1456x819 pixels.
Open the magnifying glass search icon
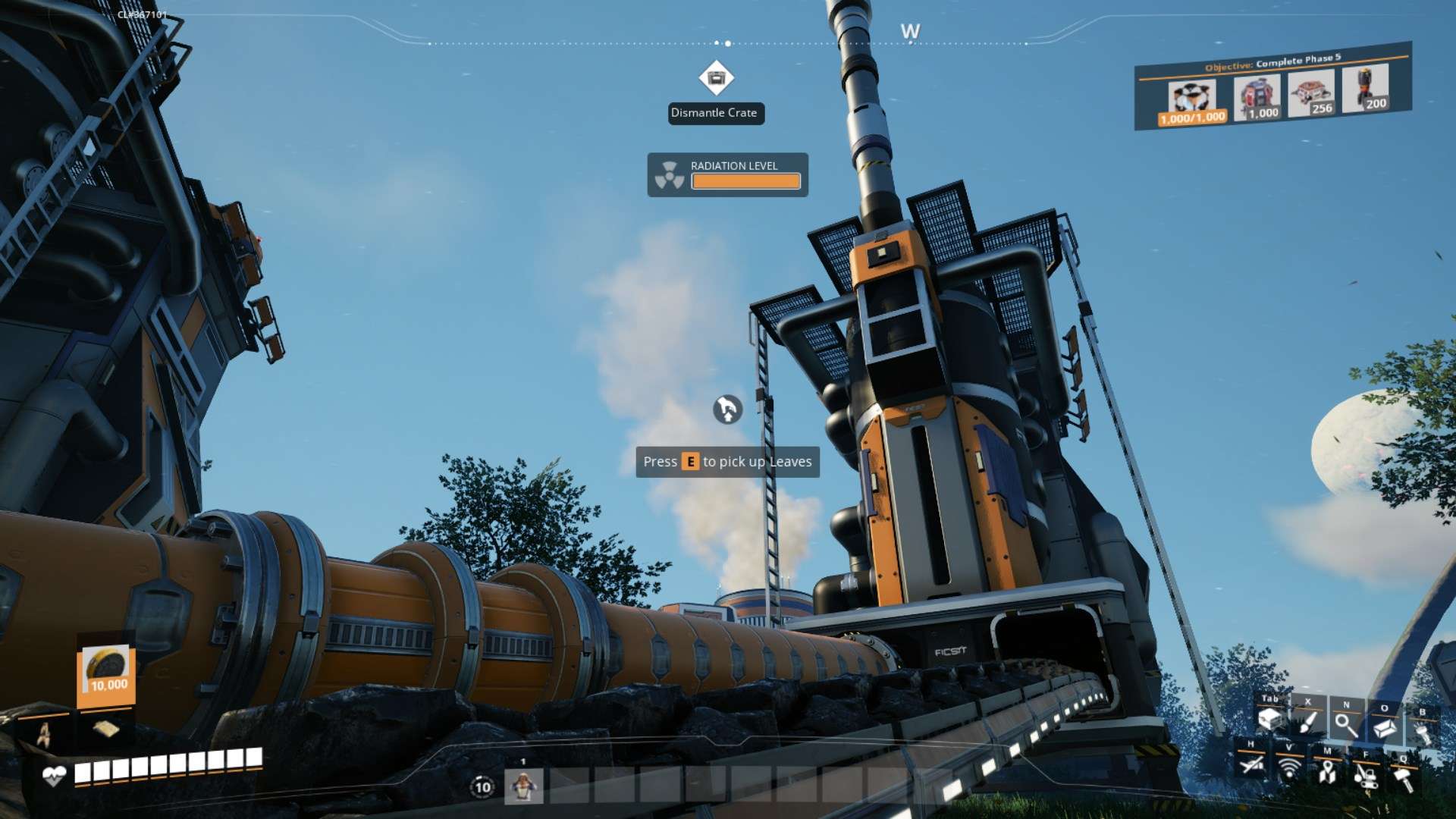coord(1346,725)
